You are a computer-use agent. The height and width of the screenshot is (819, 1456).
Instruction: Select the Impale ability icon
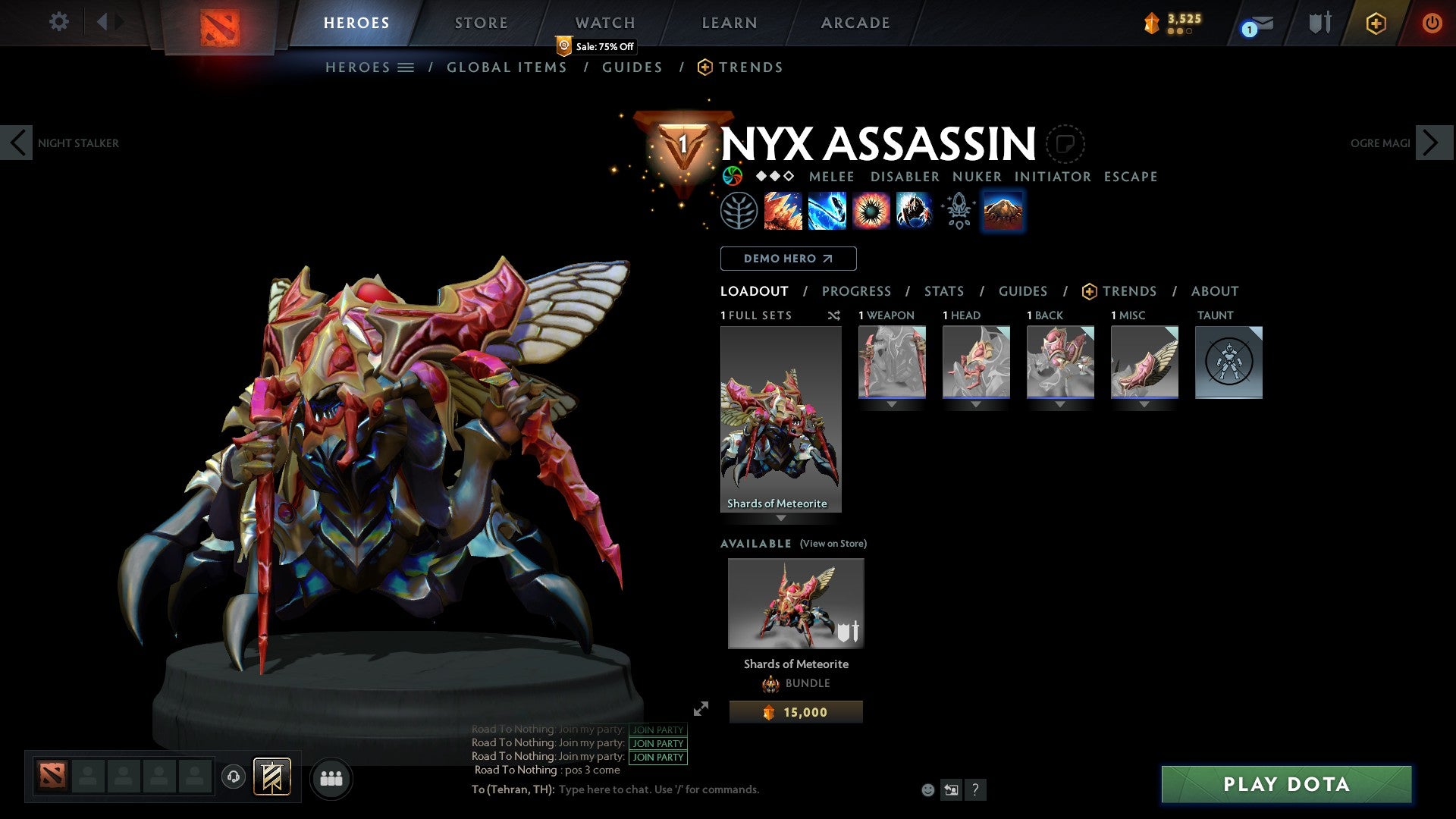782,211
